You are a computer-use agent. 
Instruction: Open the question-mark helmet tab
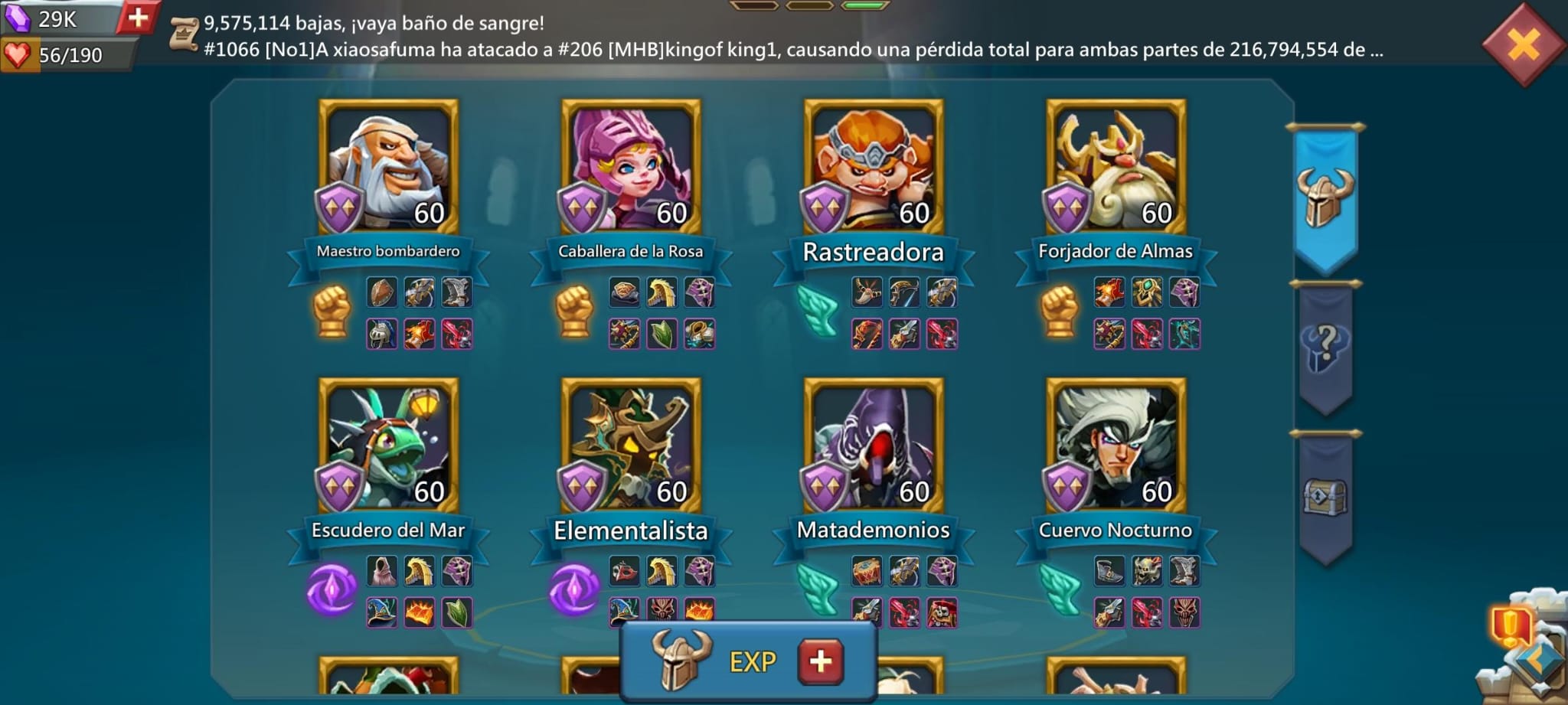point(1325,347)
